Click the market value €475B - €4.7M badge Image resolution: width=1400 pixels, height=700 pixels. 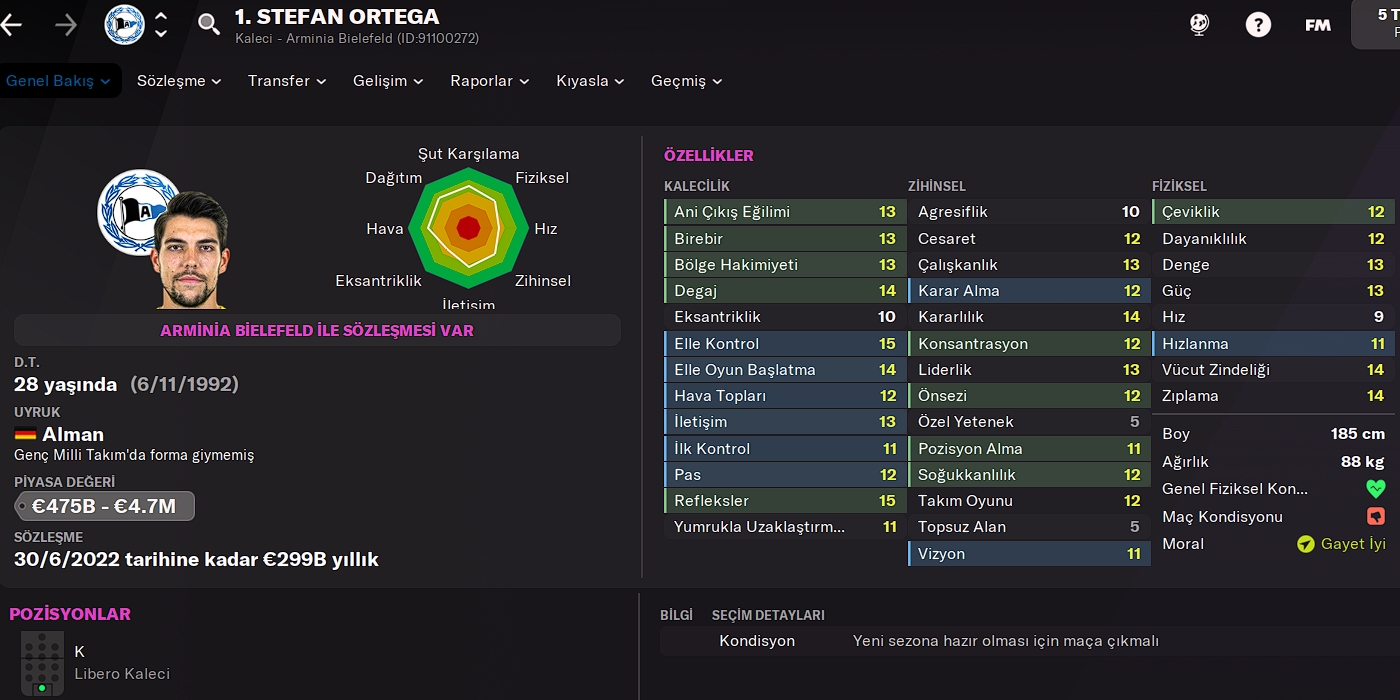[x=104, y=506]
